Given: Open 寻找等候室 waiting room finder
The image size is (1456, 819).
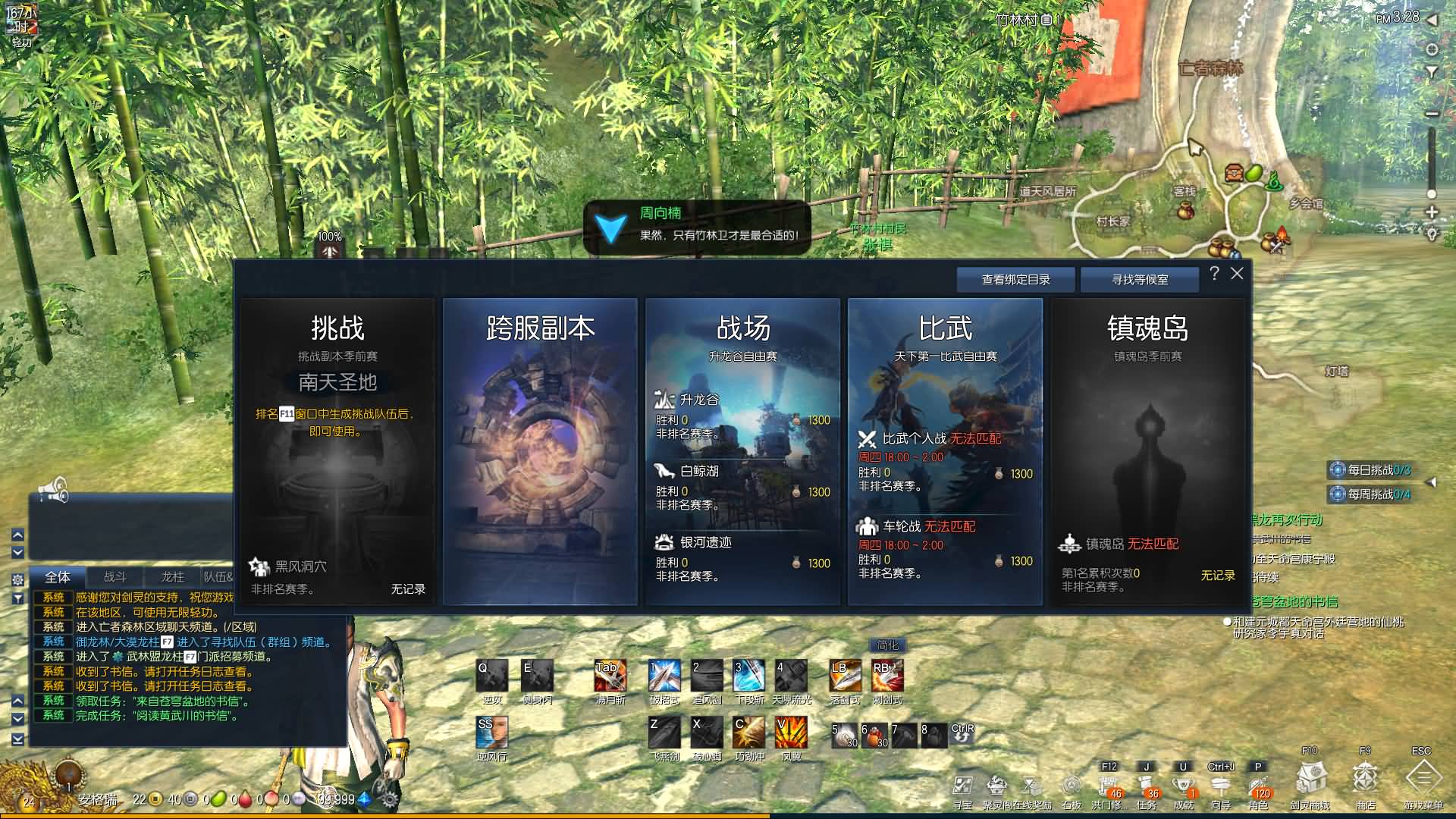Looking at the screenshot, I should point(1139,280).
